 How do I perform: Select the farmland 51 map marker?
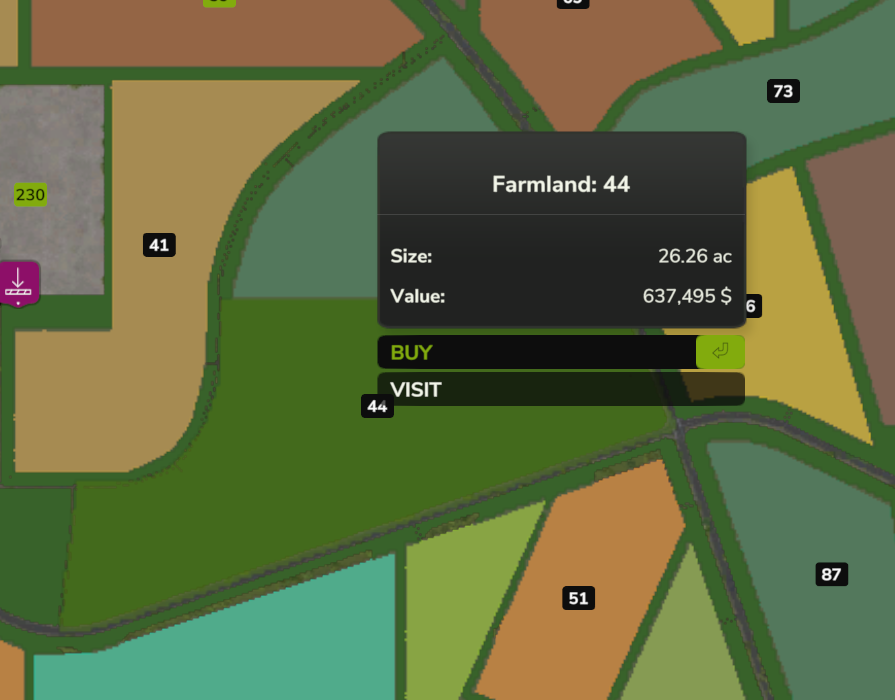point(578,598)
